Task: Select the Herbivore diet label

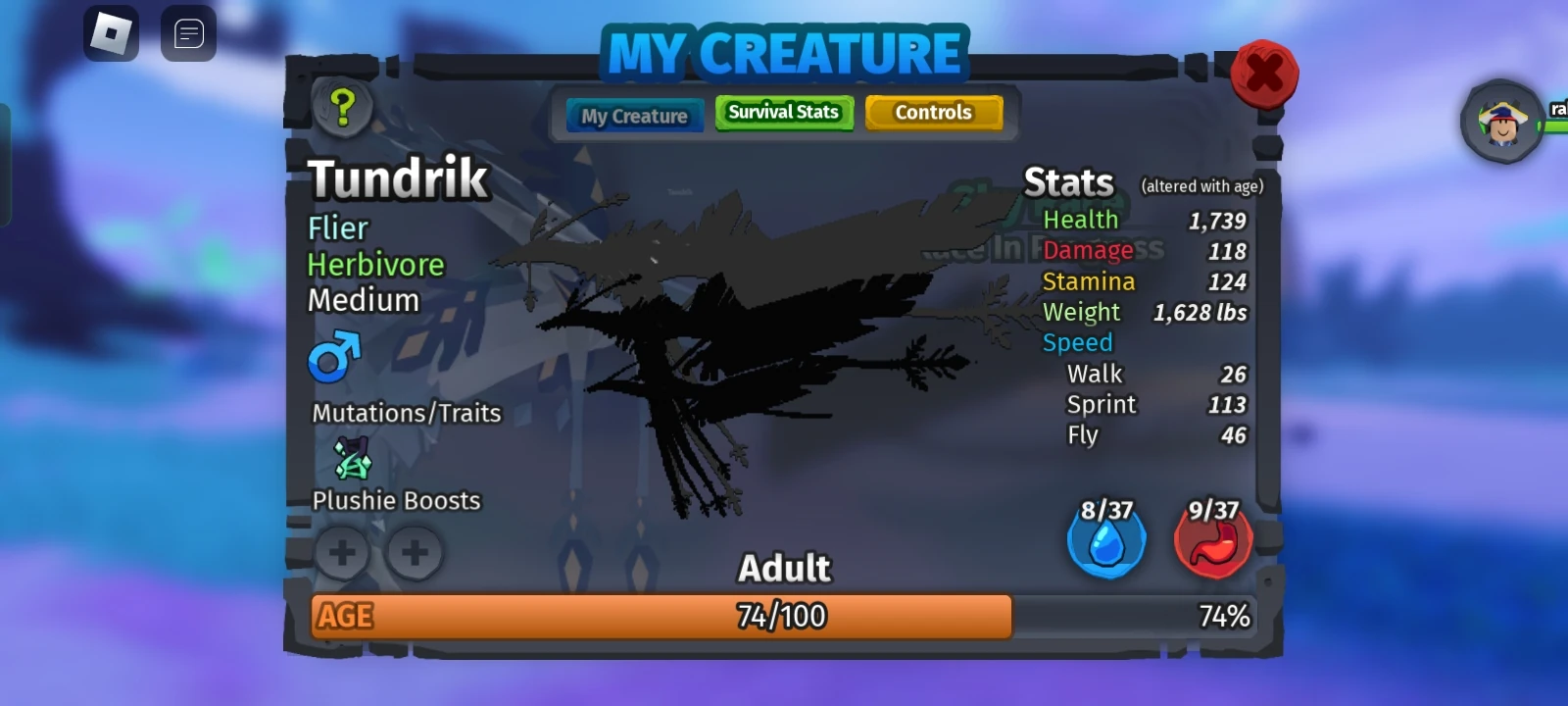Action: point(376,264)
